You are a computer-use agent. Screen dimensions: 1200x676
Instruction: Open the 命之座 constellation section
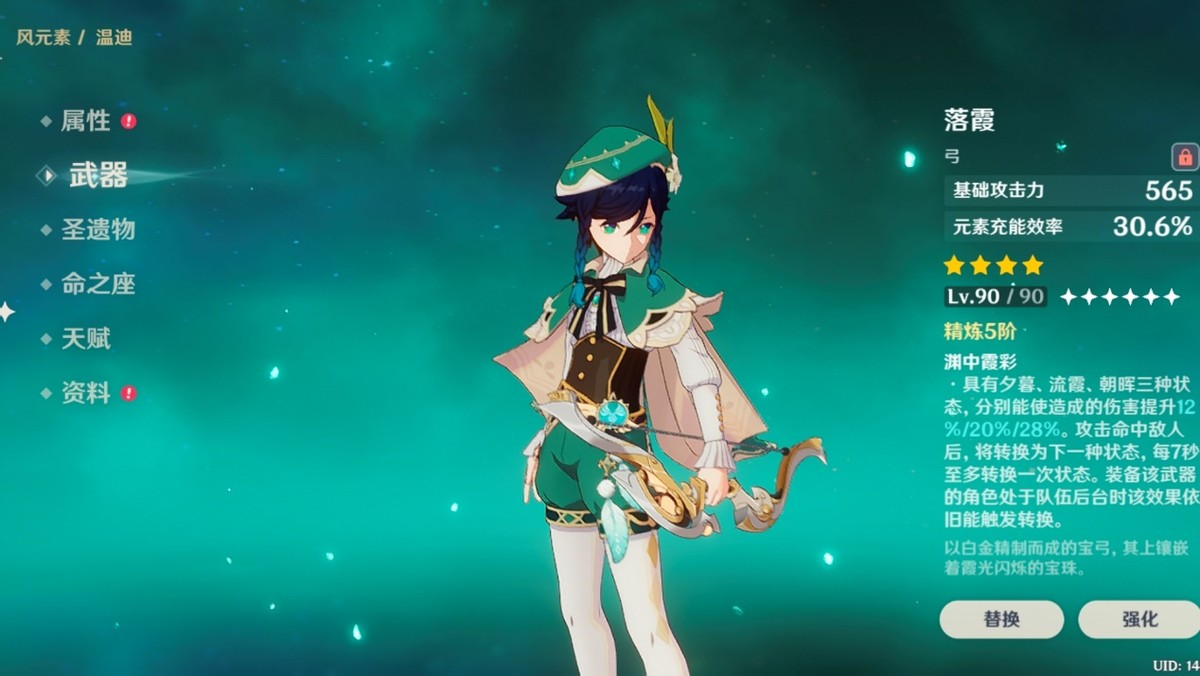(x=97, y=284)
